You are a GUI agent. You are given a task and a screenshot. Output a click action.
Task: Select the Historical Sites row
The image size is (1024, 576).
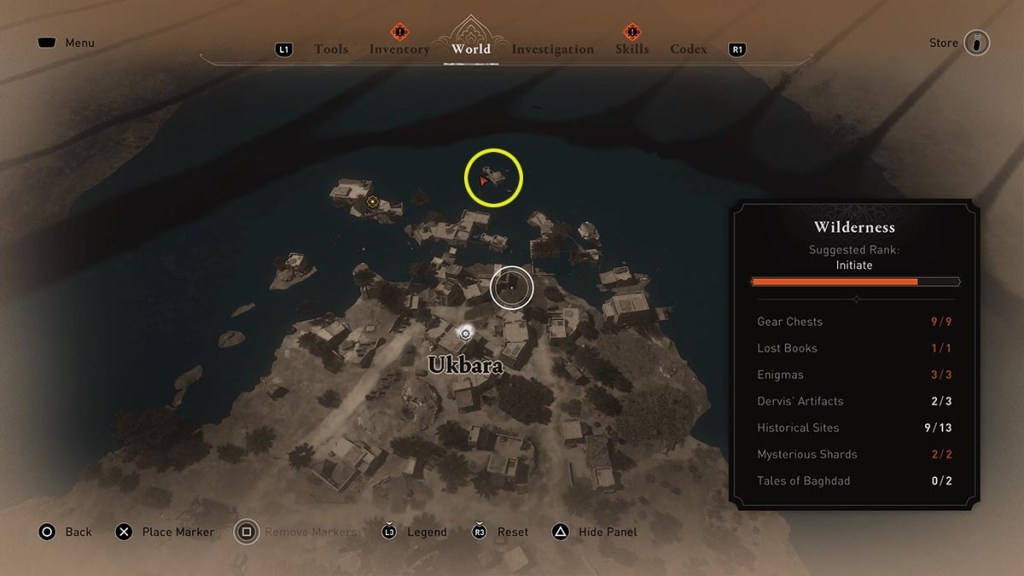click(x=854, y=428)
